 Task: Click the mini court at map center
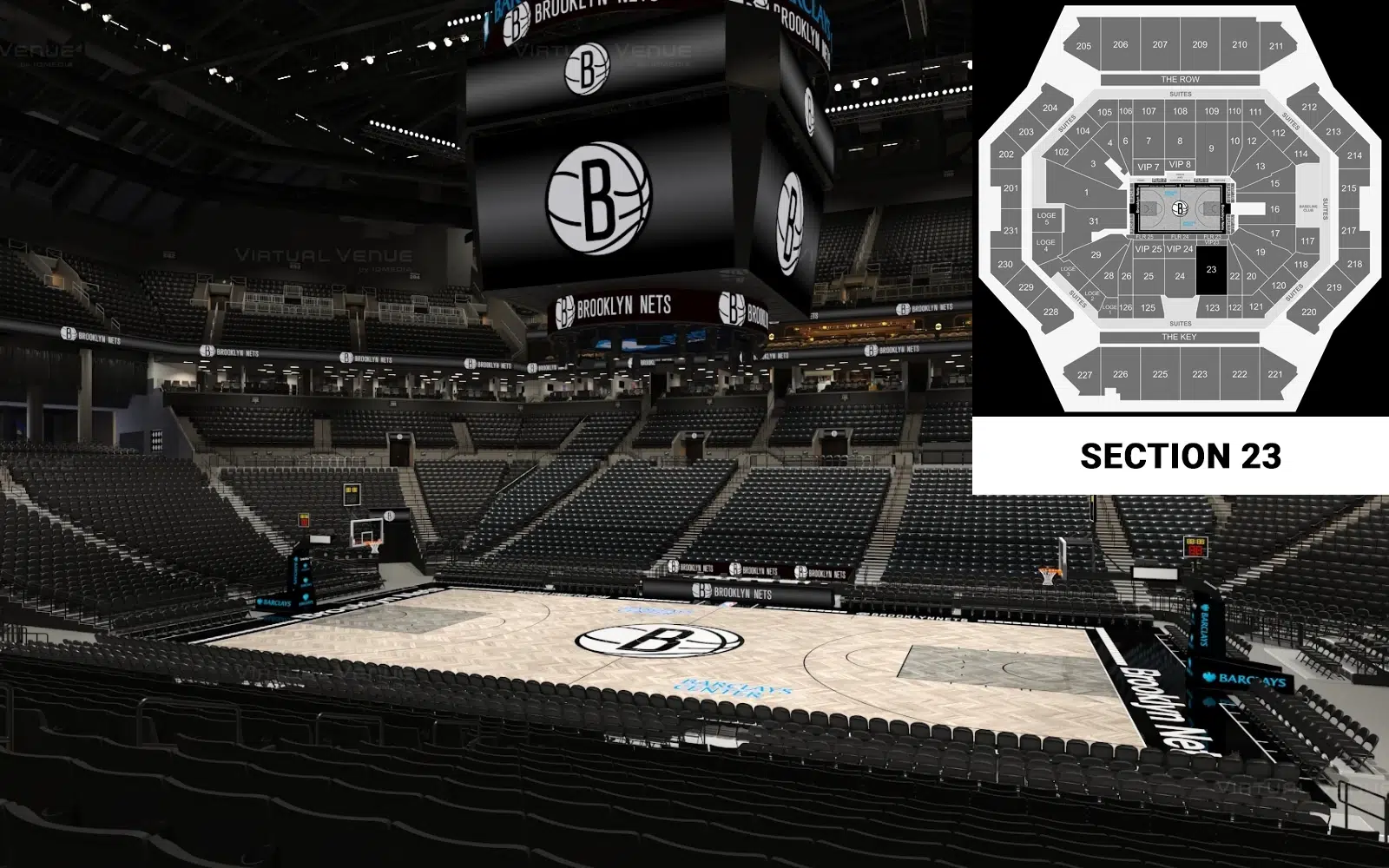[1179, 208]
